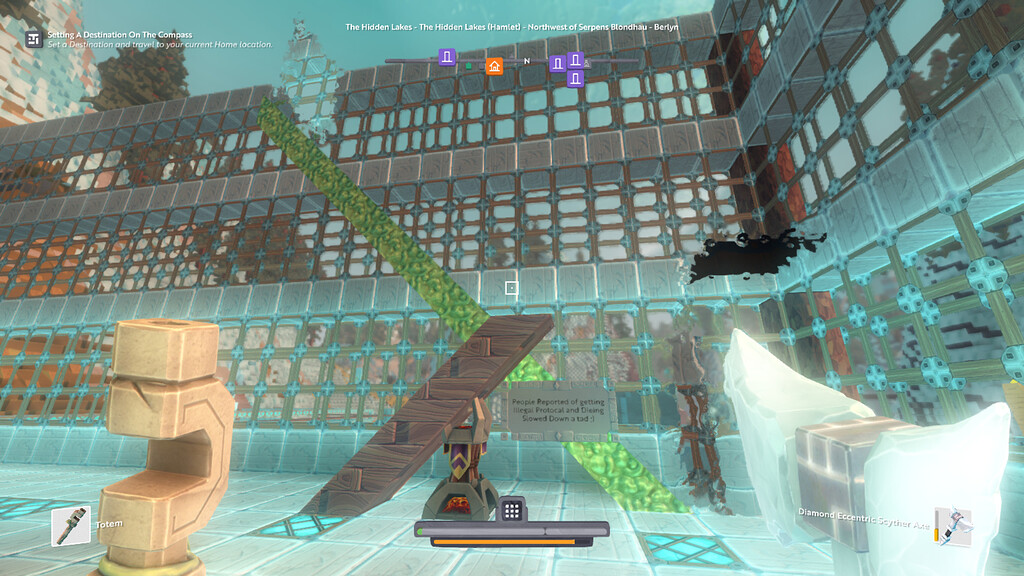The height and width of the screenshot is (576, 1024).
Task: Select the leftmost purple portal marker on compass
Action: point(447,56)
